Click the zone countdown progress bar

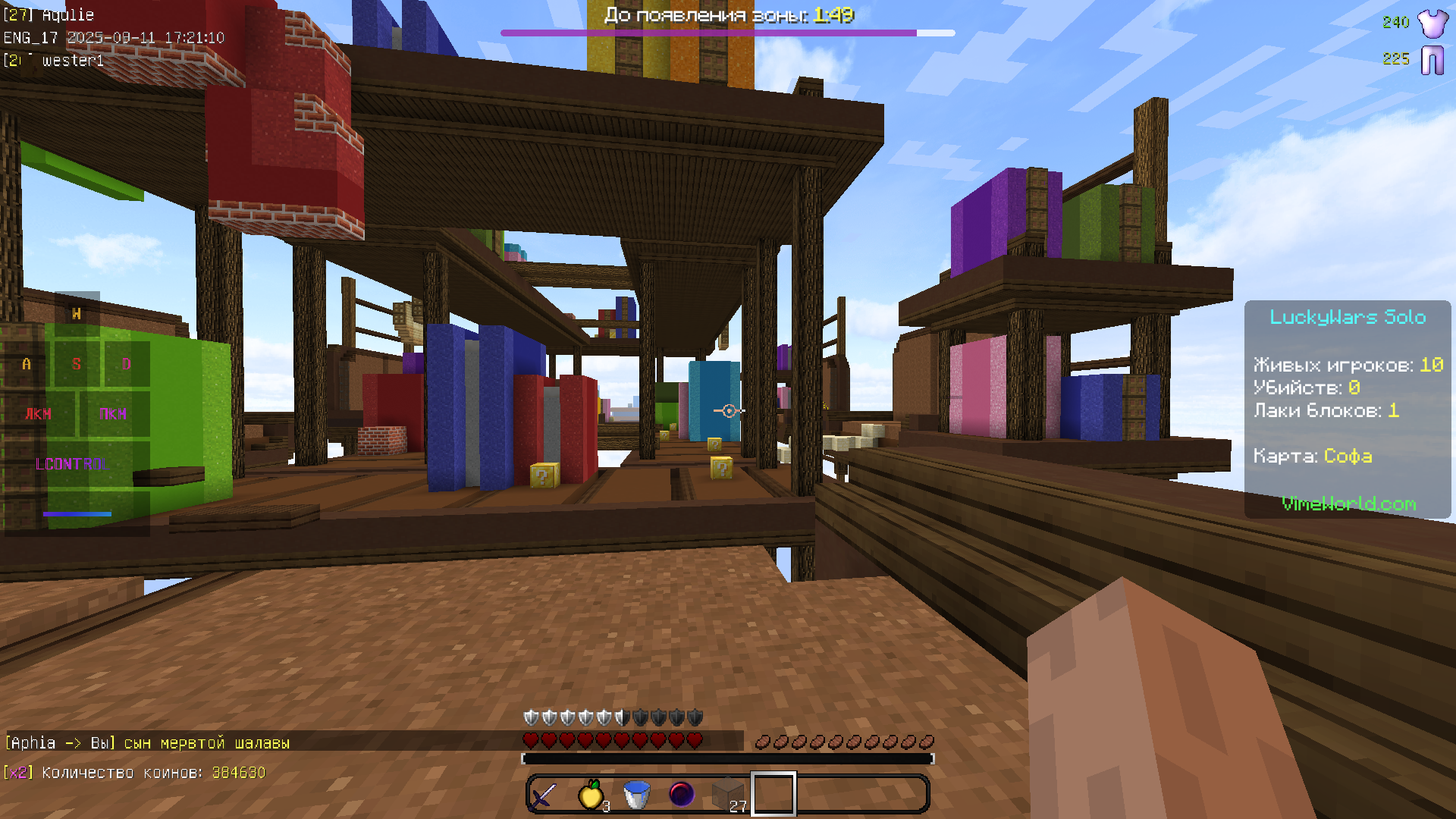727,33
